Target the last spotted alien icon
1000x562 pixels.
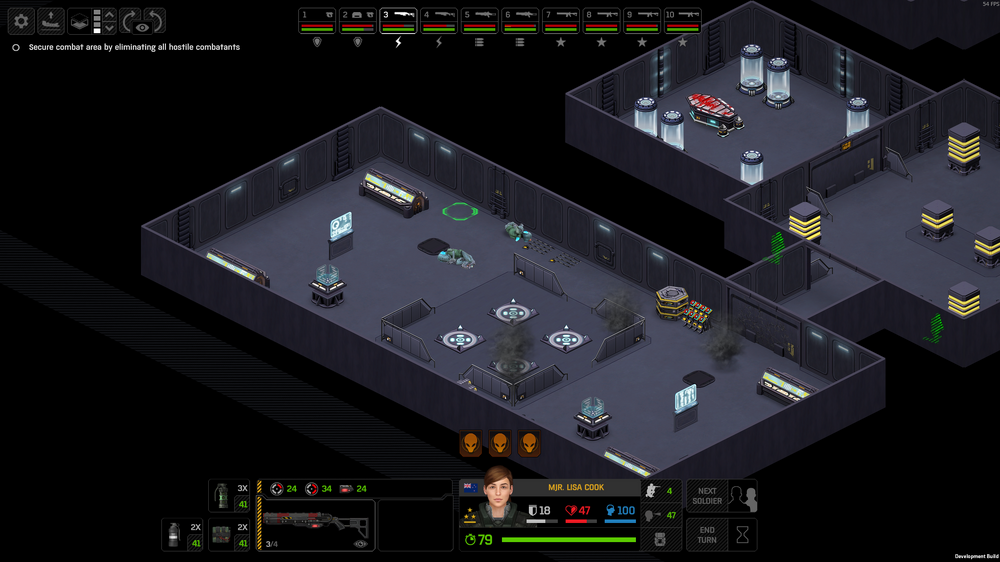click(x=529, y=443)
